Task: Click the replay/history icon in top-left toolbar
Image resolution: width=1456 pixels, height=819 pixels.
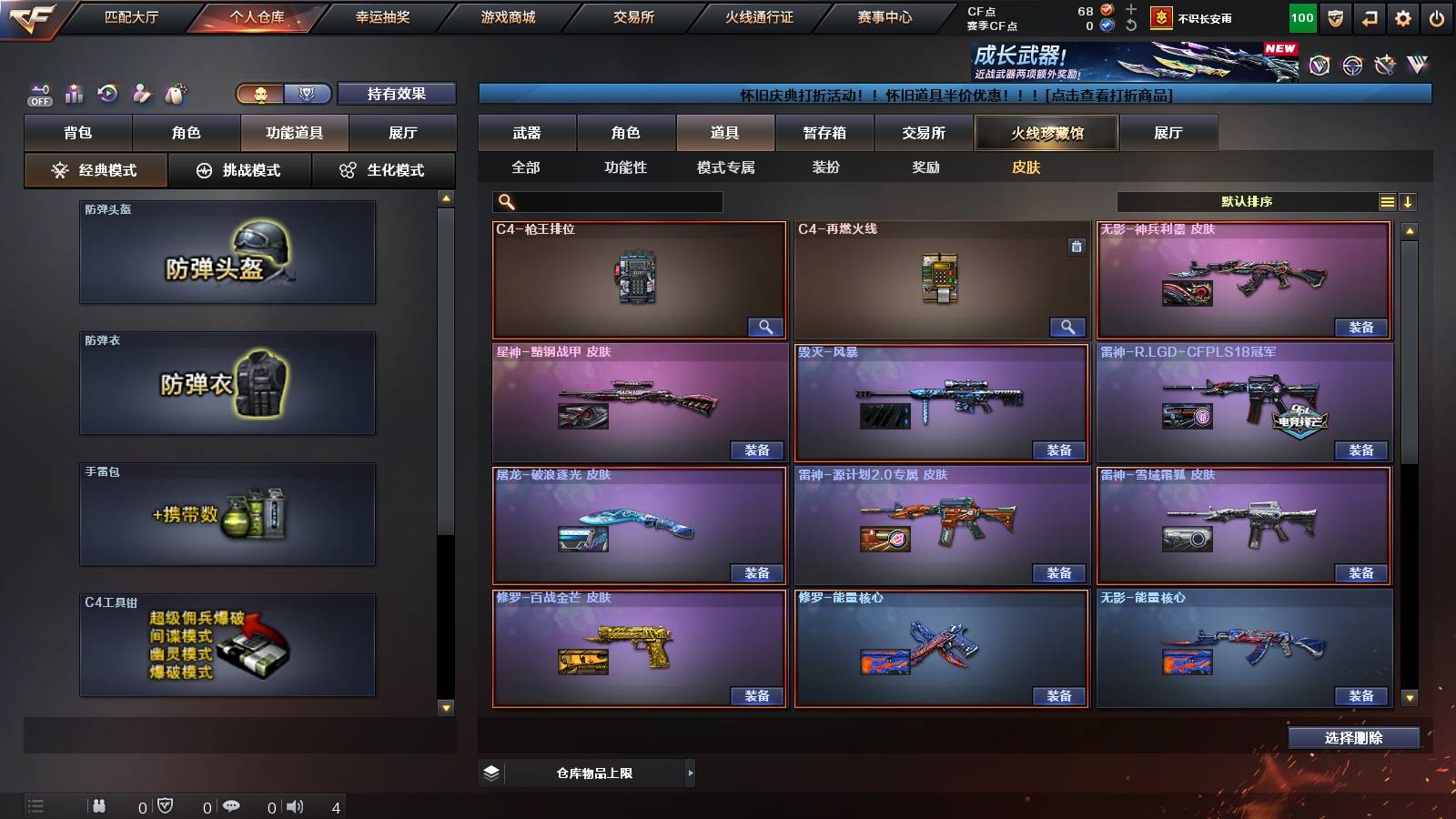Action: pyautogui.click(x=106, y=92)
